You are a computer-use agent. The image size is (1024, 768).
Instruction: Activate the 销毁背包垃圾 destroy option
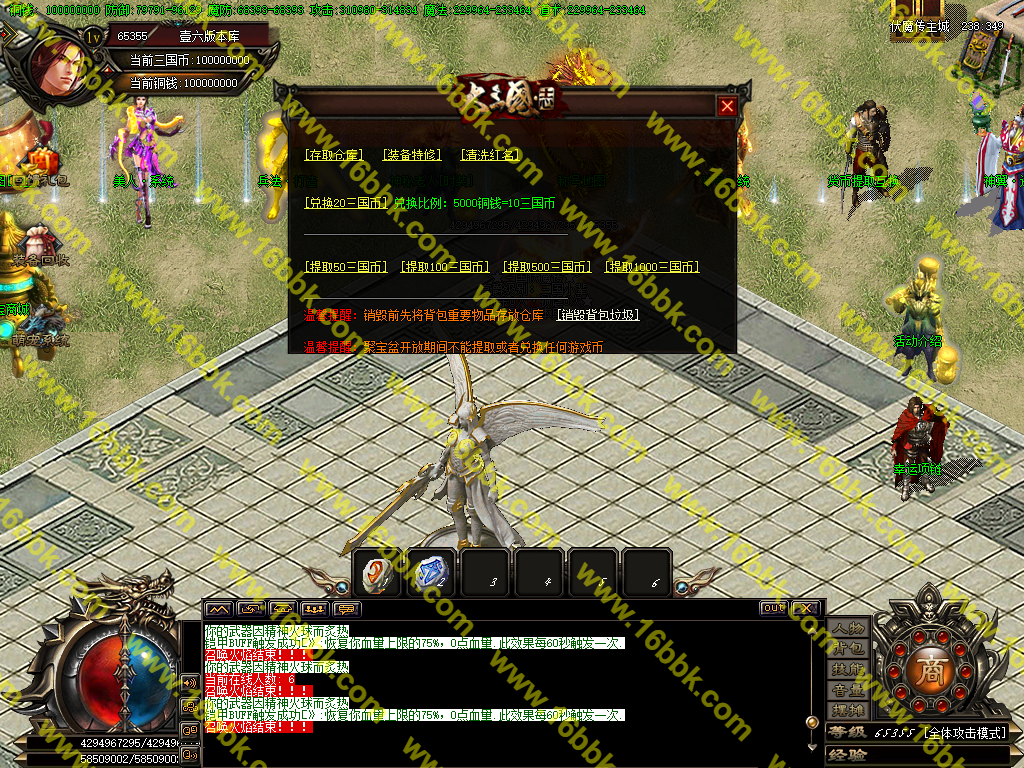click(x=597, y=315)
